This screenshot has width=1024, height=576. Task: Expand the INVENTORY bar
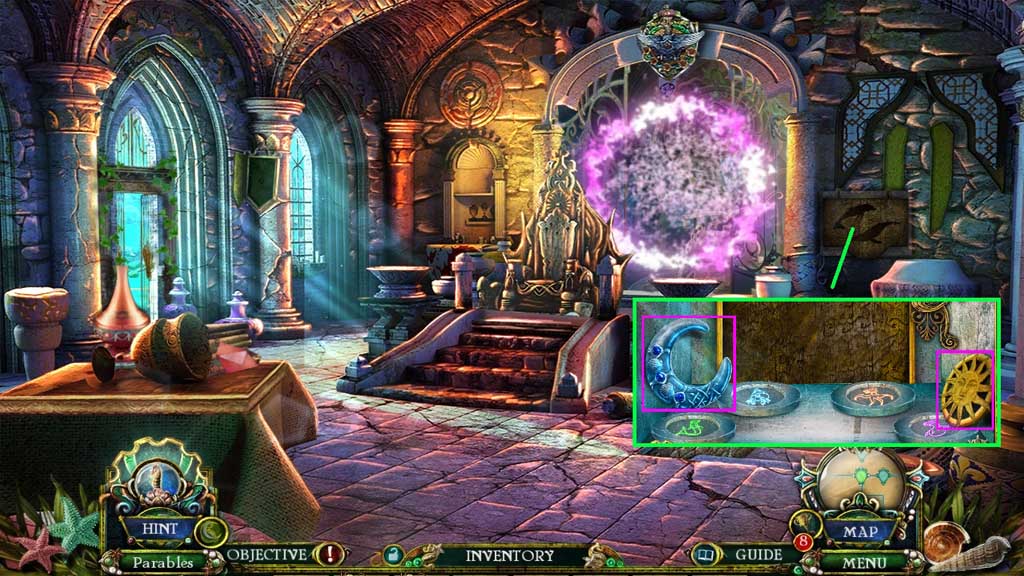coord(509,555)
